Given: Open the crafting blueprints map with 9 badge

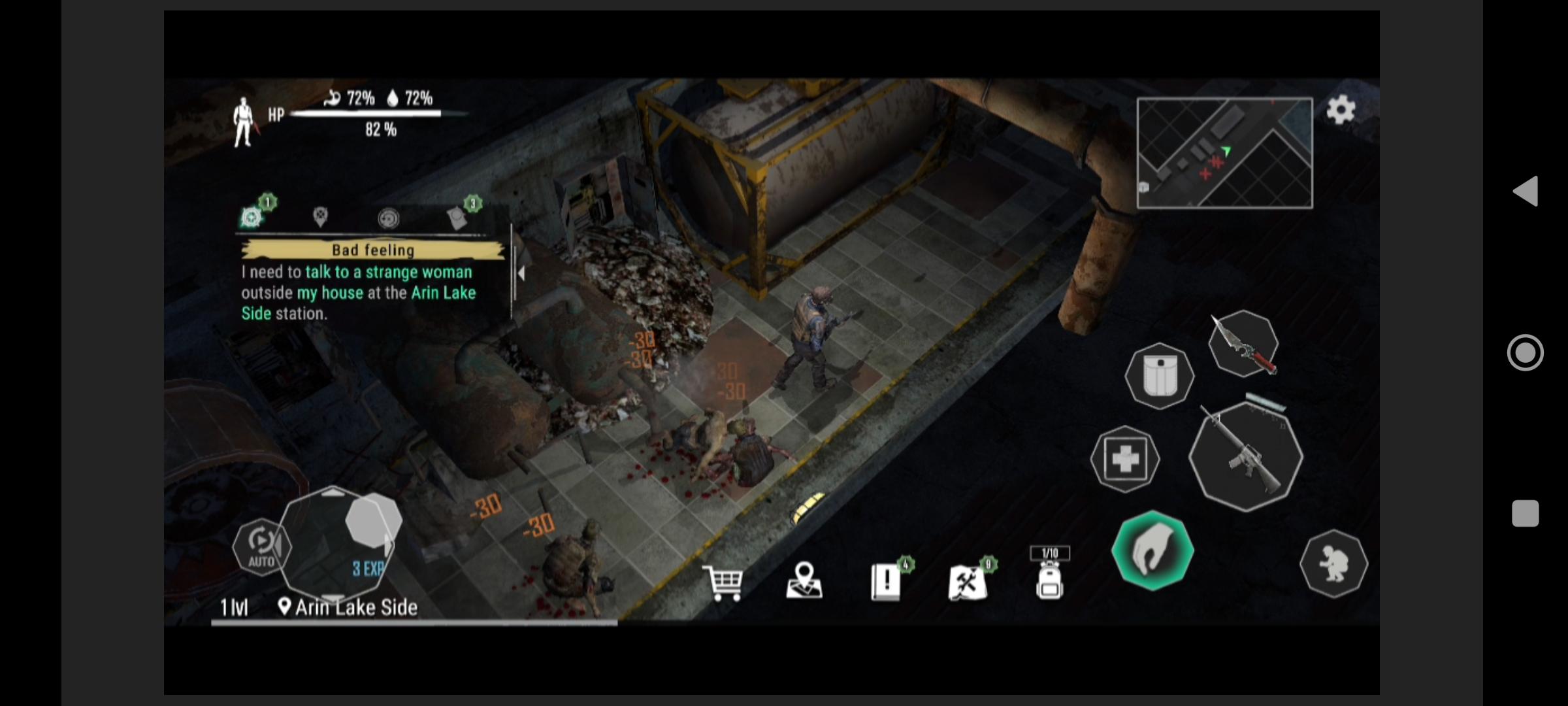Looking at the screenshot, I should point(968,583).
